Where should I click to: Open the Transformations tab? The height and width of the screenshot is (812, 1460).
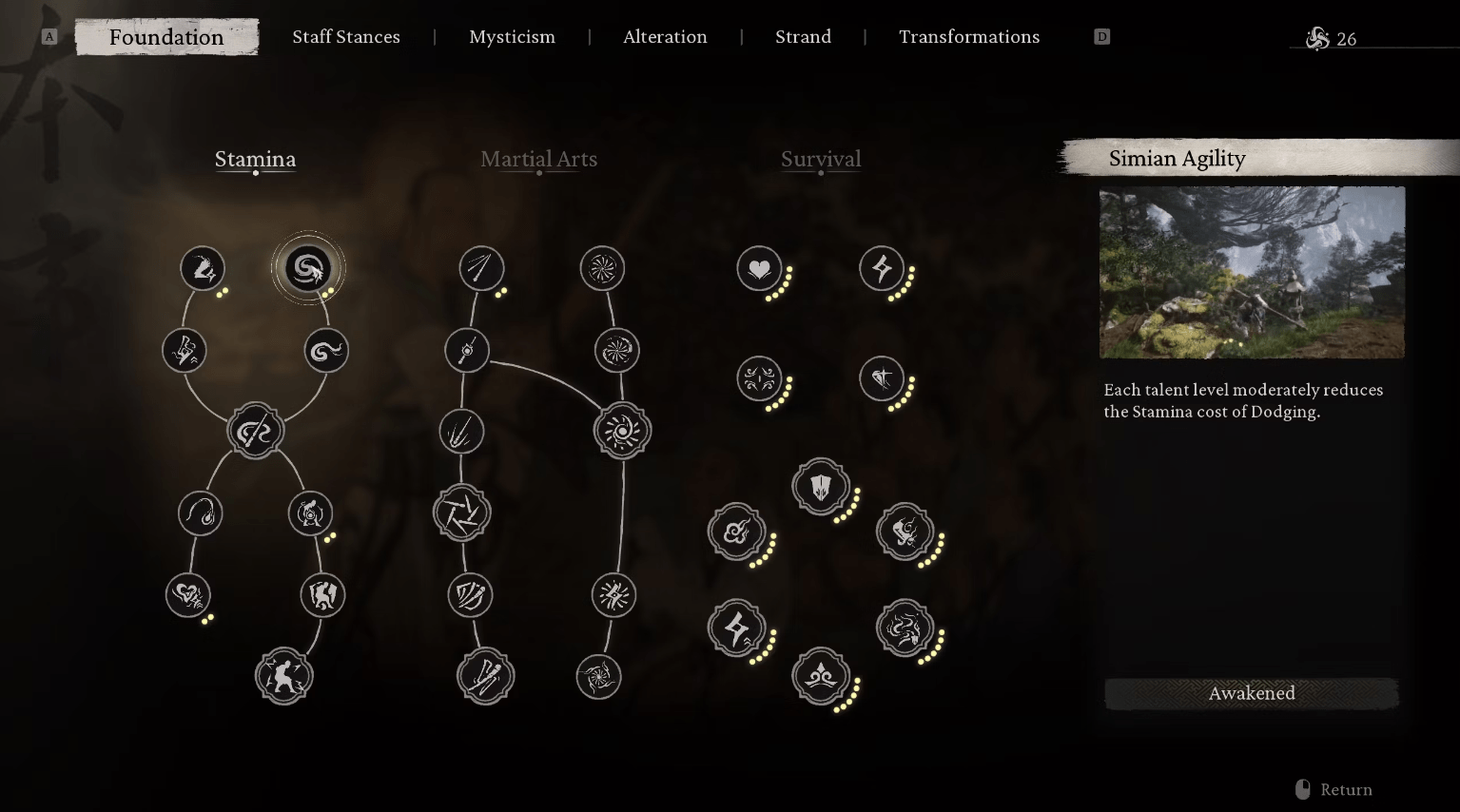pos(968,36)
